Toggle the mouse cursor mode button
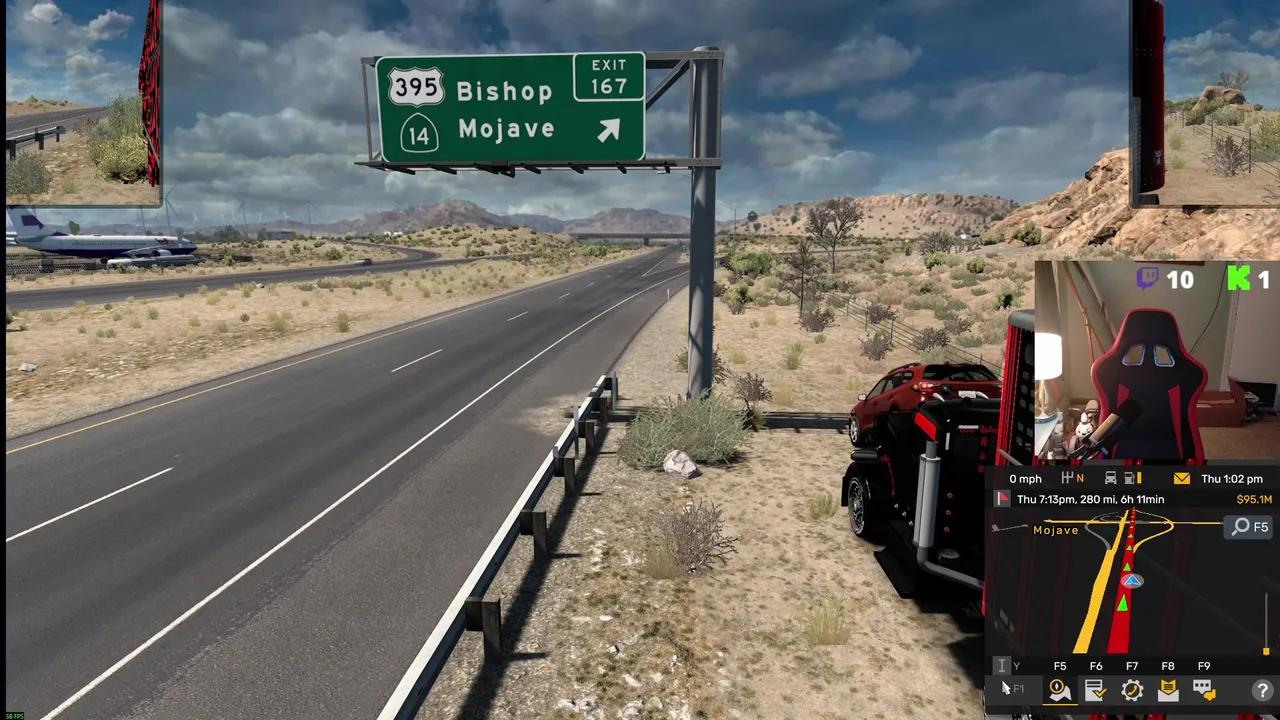 pos(1008,689)
